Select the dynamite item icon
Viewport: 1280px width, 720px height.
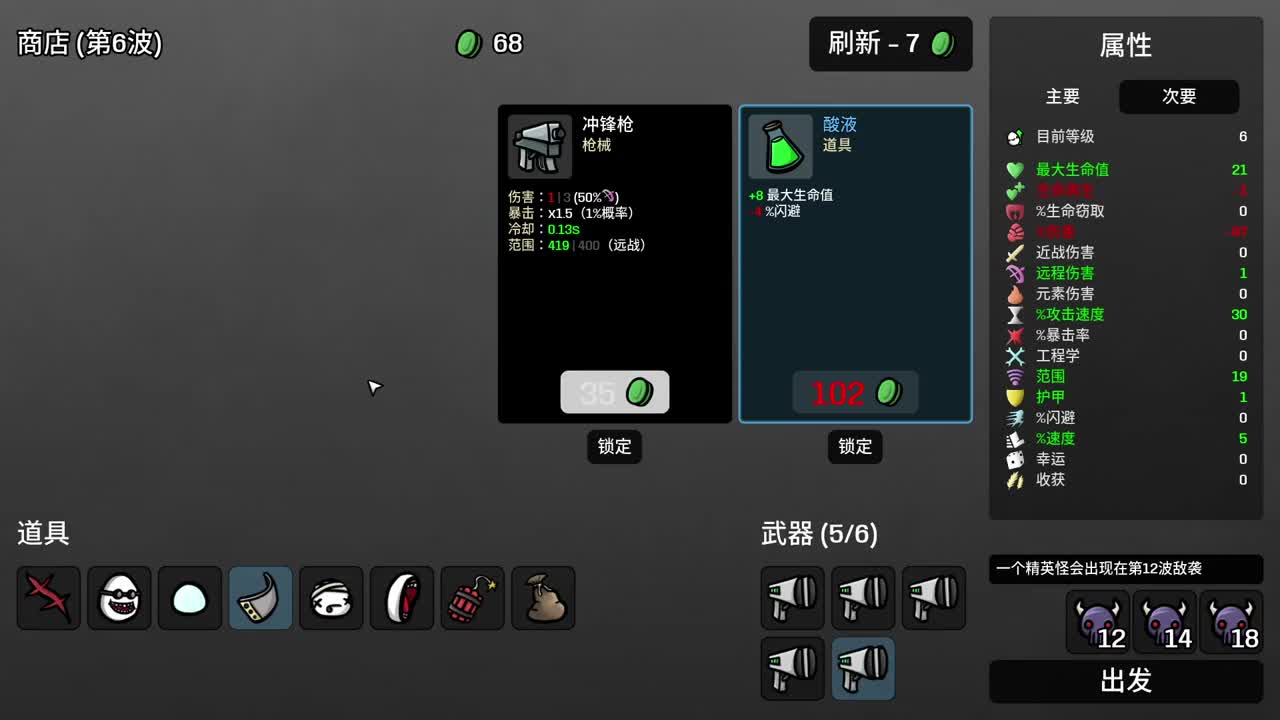coord(472,598)
